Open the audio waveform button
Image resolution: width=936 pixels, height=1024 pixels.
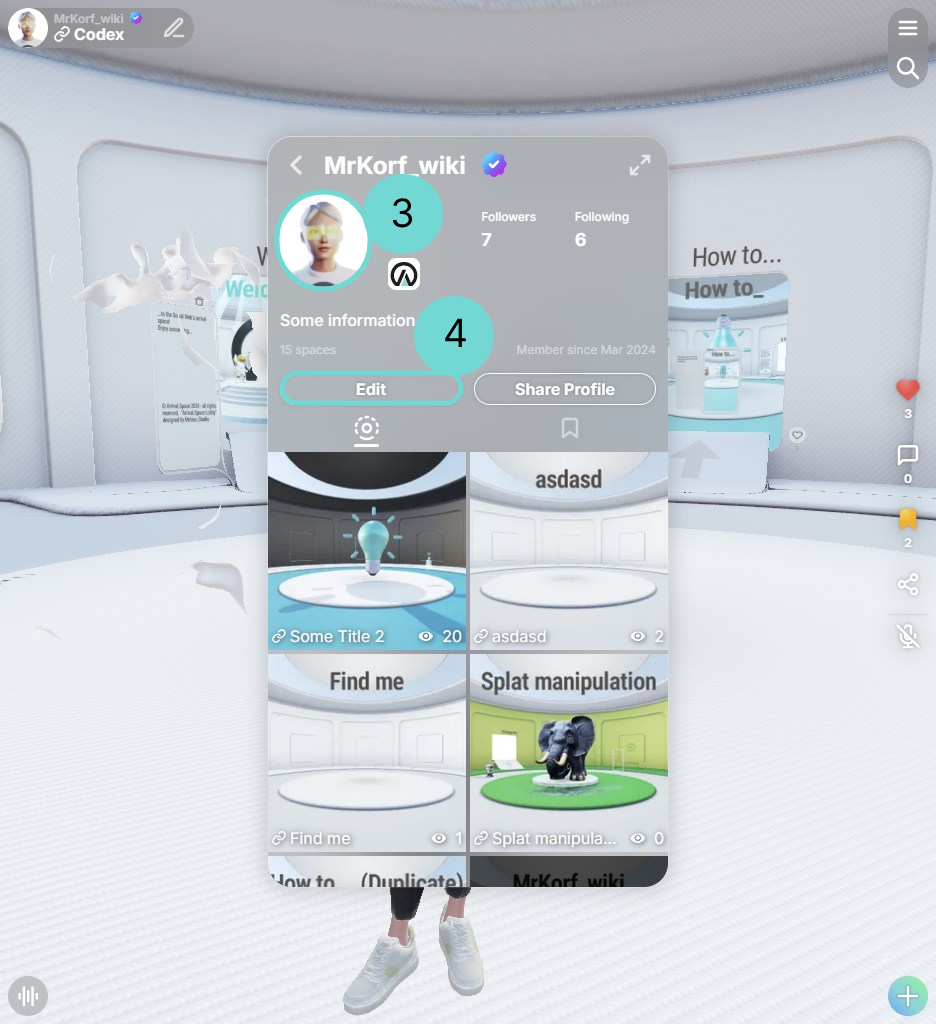28,996
